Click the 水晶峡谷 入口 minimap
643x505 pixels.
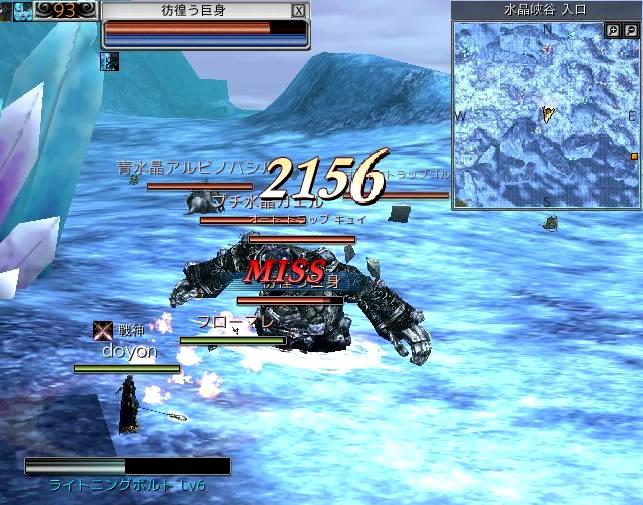pos(546,115)
